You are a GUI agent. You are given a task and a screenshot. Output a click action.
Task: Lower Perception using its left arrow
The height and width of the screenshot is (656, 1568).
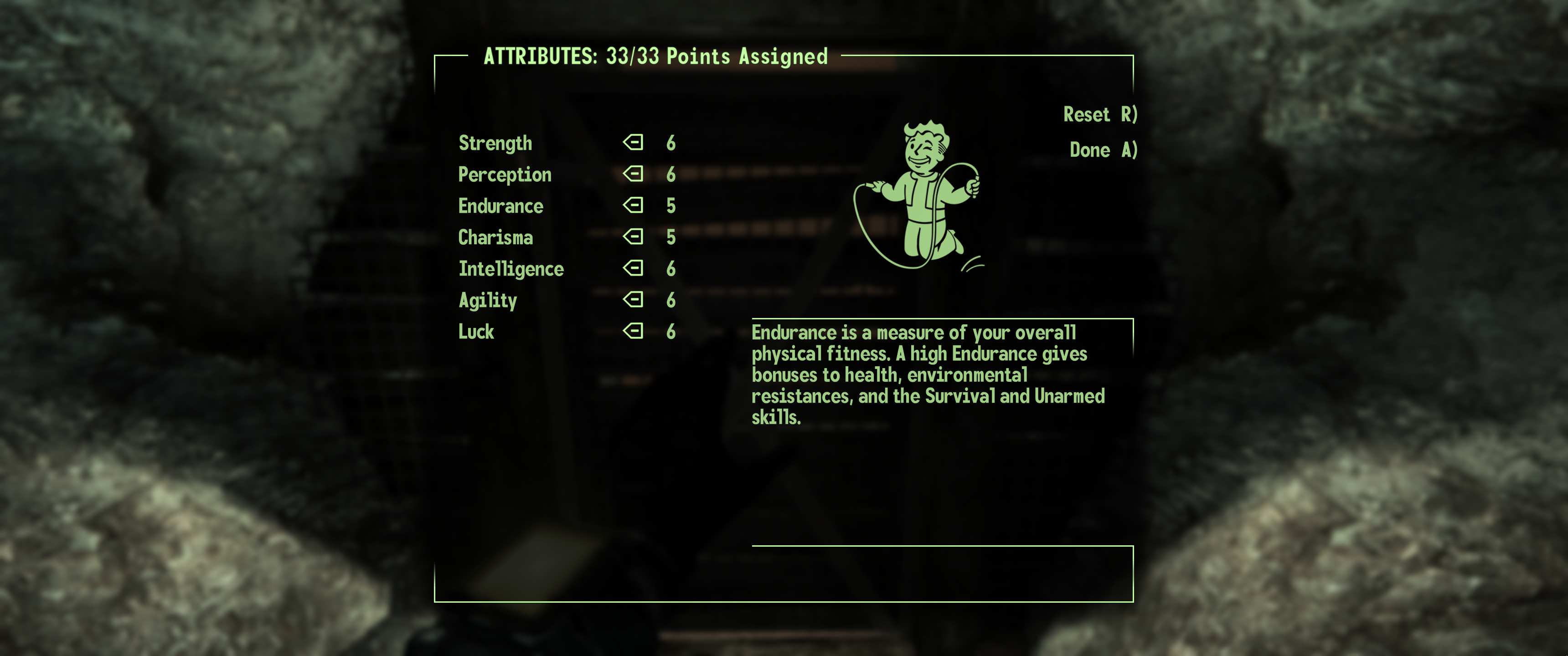[x=633, y=174]
